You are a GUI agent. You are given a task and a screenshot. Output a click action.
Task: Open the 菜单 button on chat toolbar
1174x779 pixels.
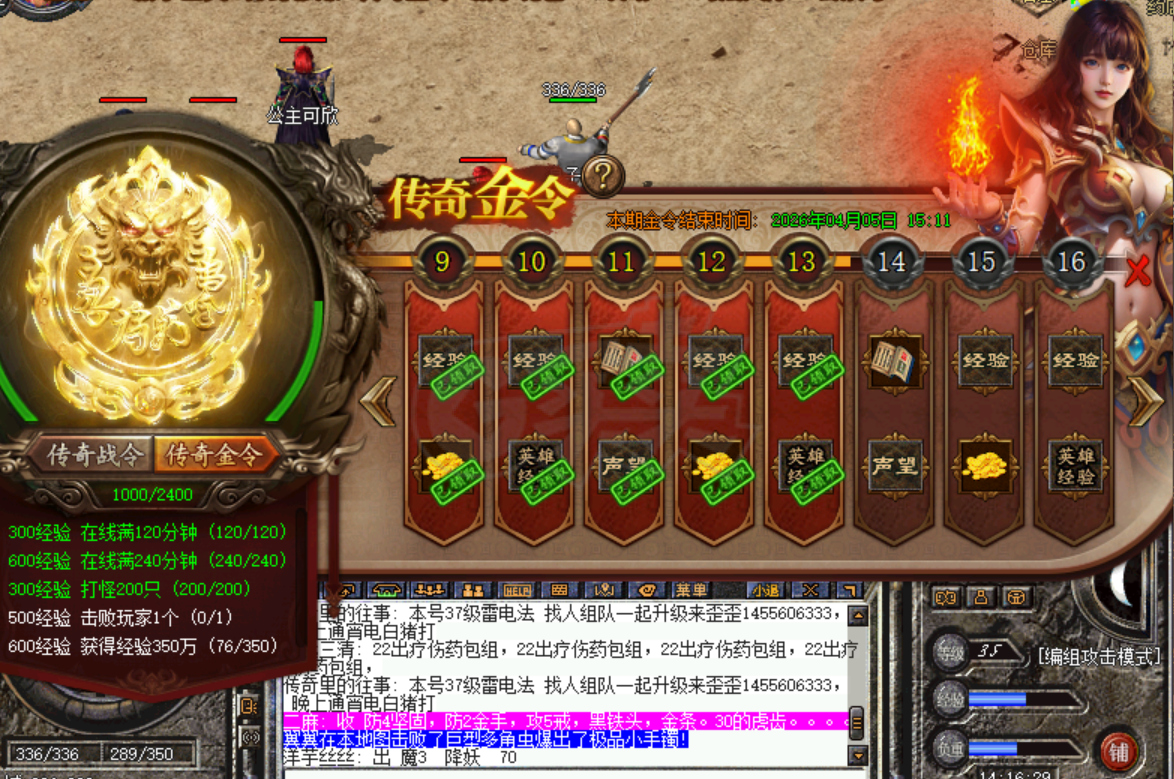[x=690, y=590]
